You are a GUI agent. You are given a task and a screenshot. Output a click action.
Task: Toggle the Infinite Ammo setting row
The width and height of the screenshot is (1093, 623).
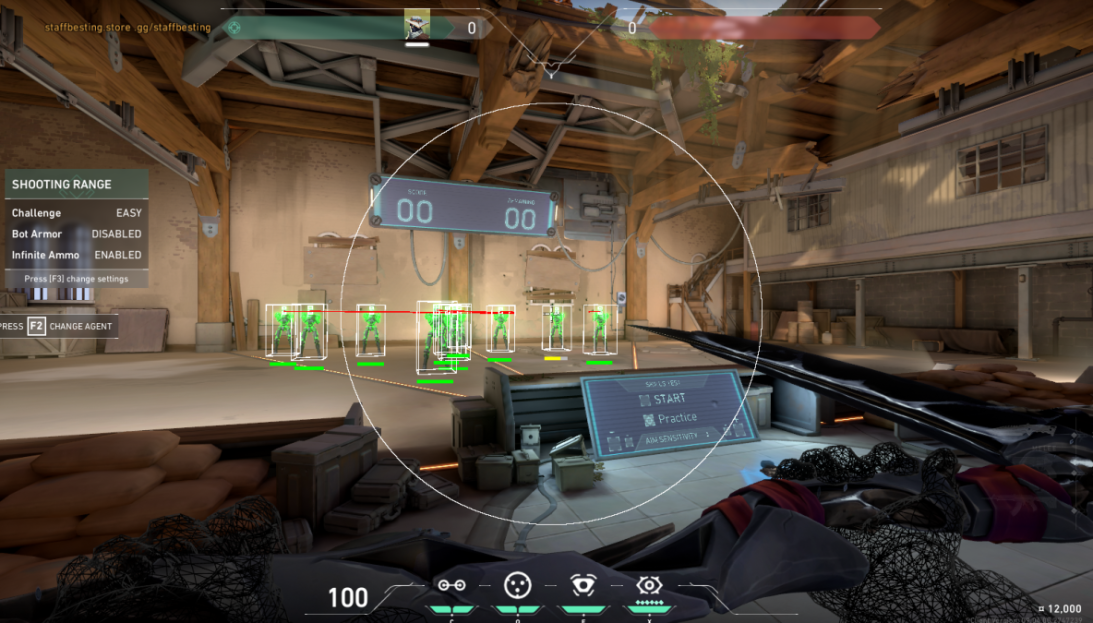point(76,255)
